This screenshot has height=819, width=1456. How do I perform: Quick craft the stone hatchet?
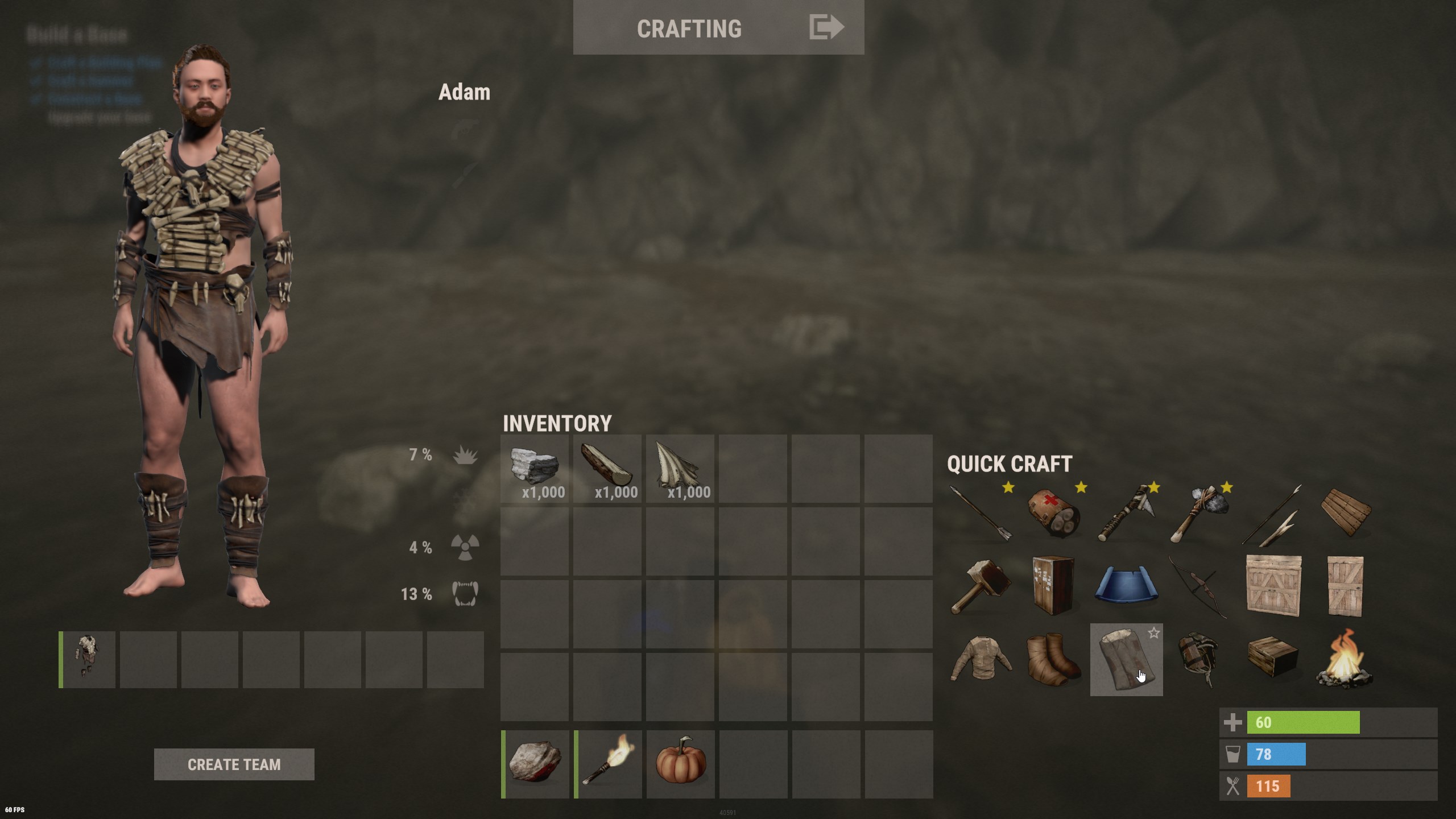[x=1126, y=514]
